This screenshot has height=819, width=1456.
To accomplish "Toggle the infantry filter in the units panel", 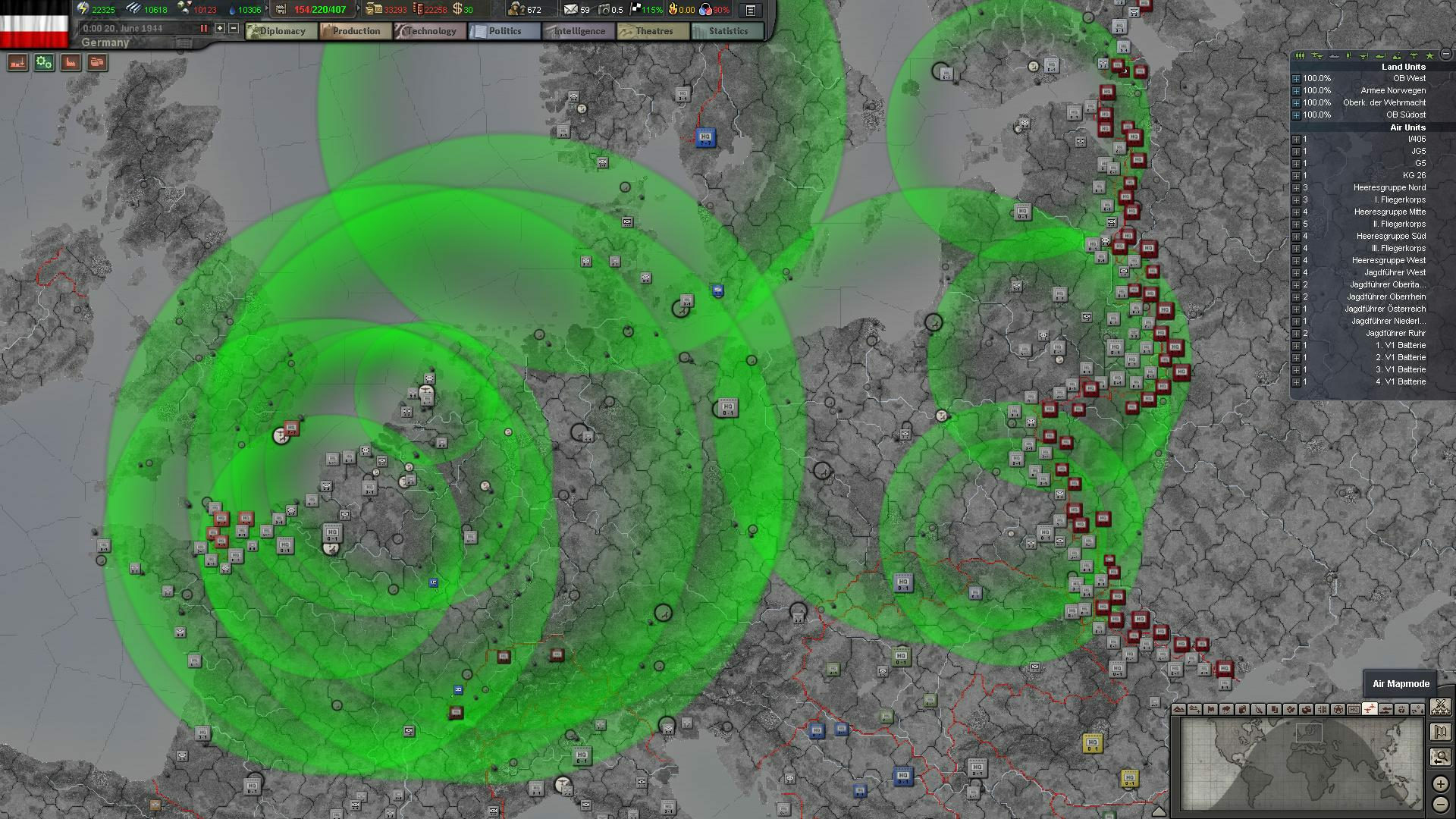I will coord(1300,55).
